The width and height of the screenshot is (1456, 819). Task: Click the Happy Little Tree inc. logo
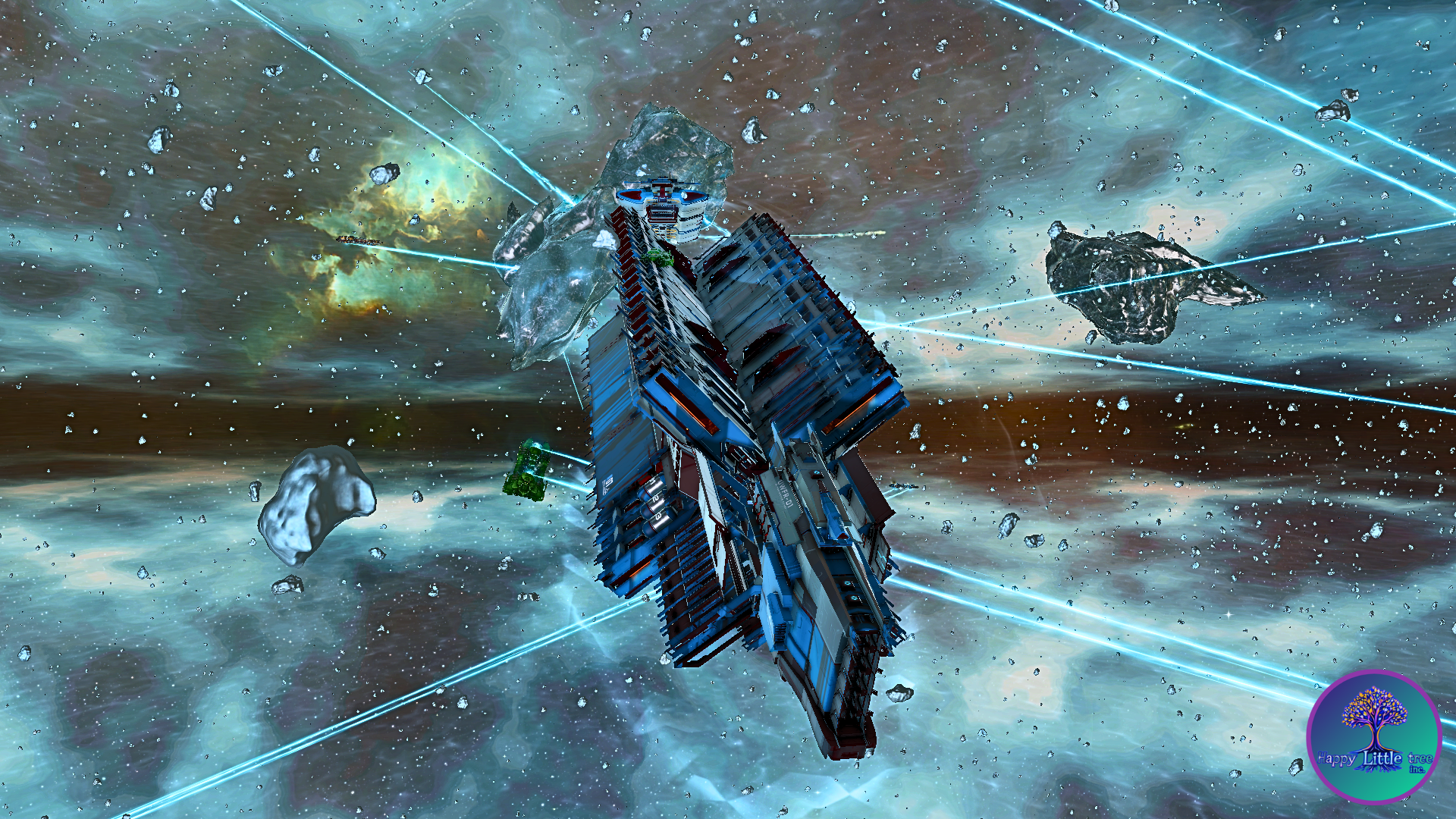[1373, 736]
